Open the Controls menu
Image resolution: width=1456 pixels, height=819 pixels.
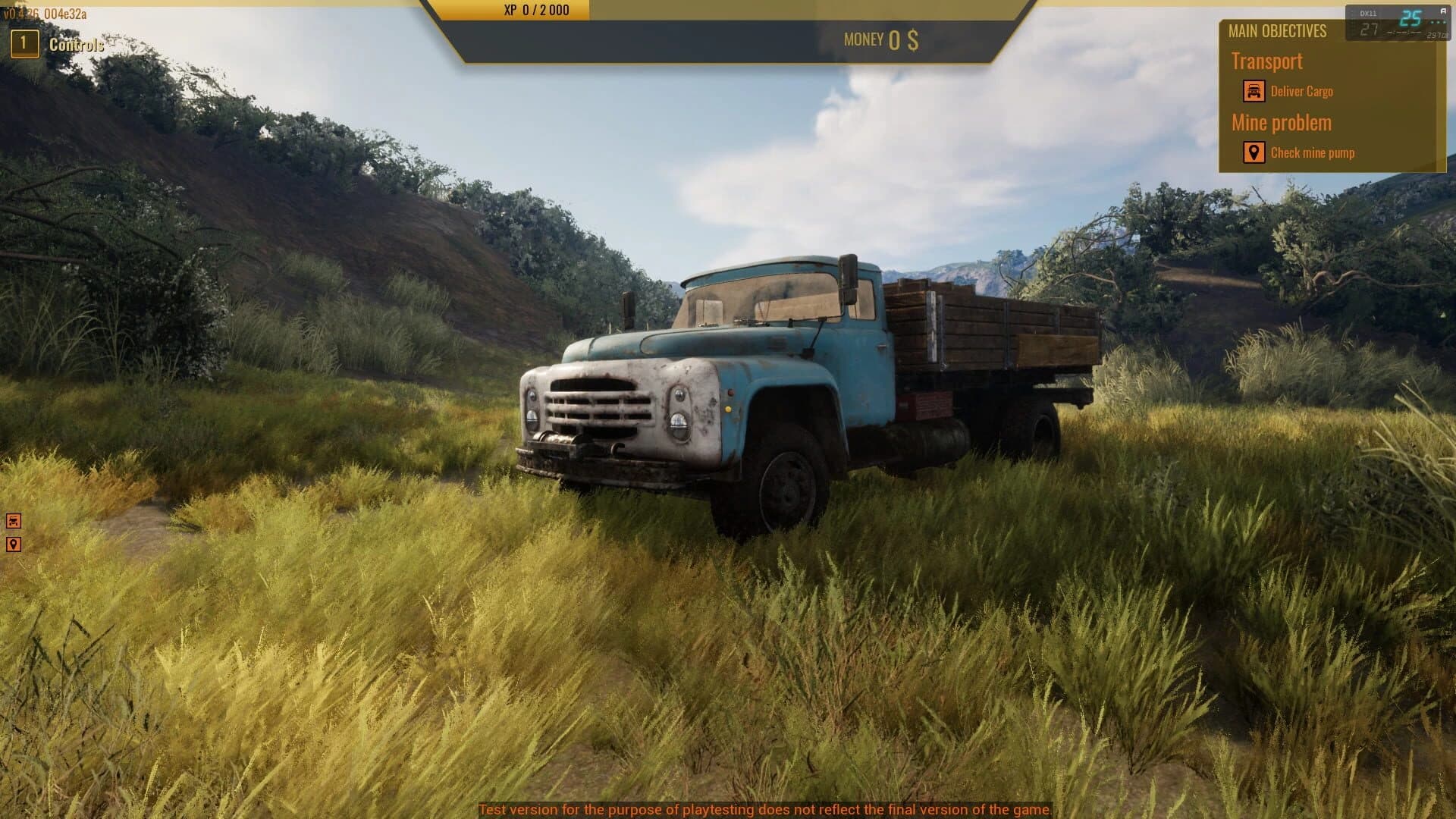pyautogui.click(x=74, y=45)
